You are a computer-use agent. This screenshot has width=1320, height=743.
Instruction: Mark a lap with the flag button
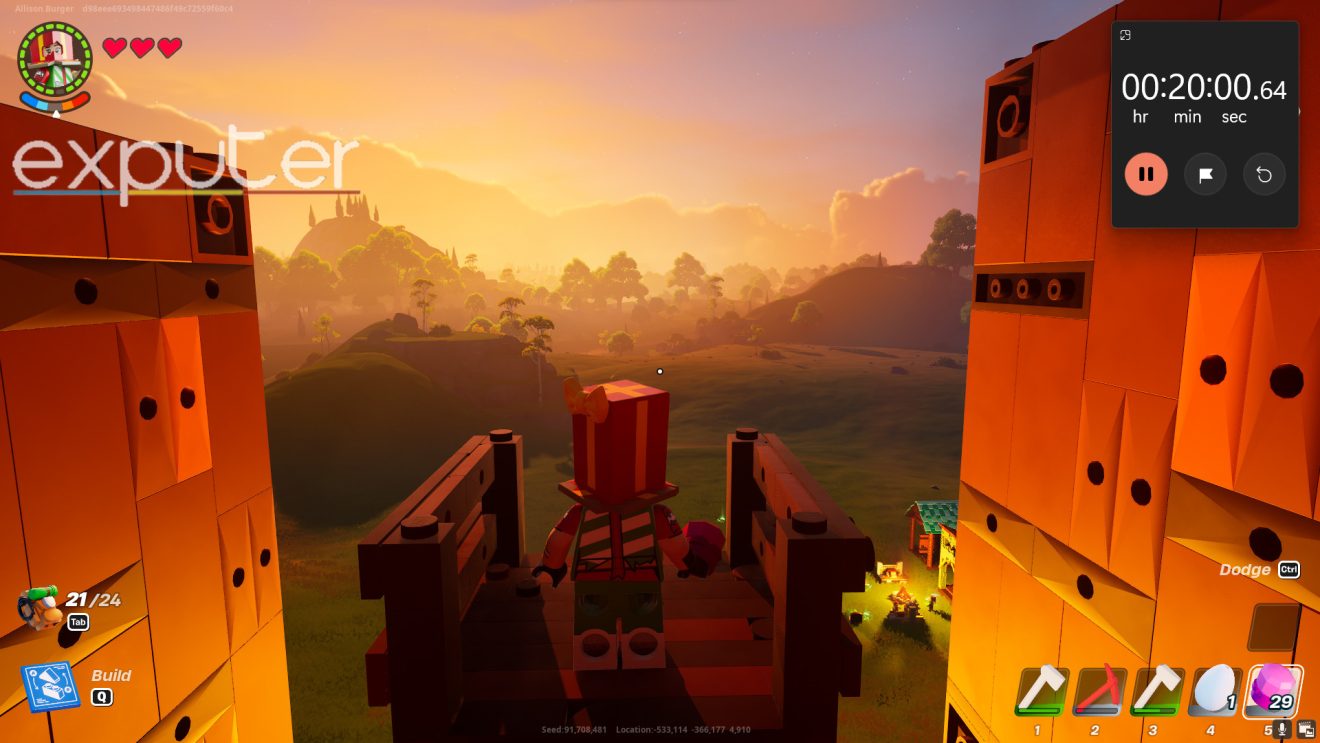click(x=1205, y=173)
